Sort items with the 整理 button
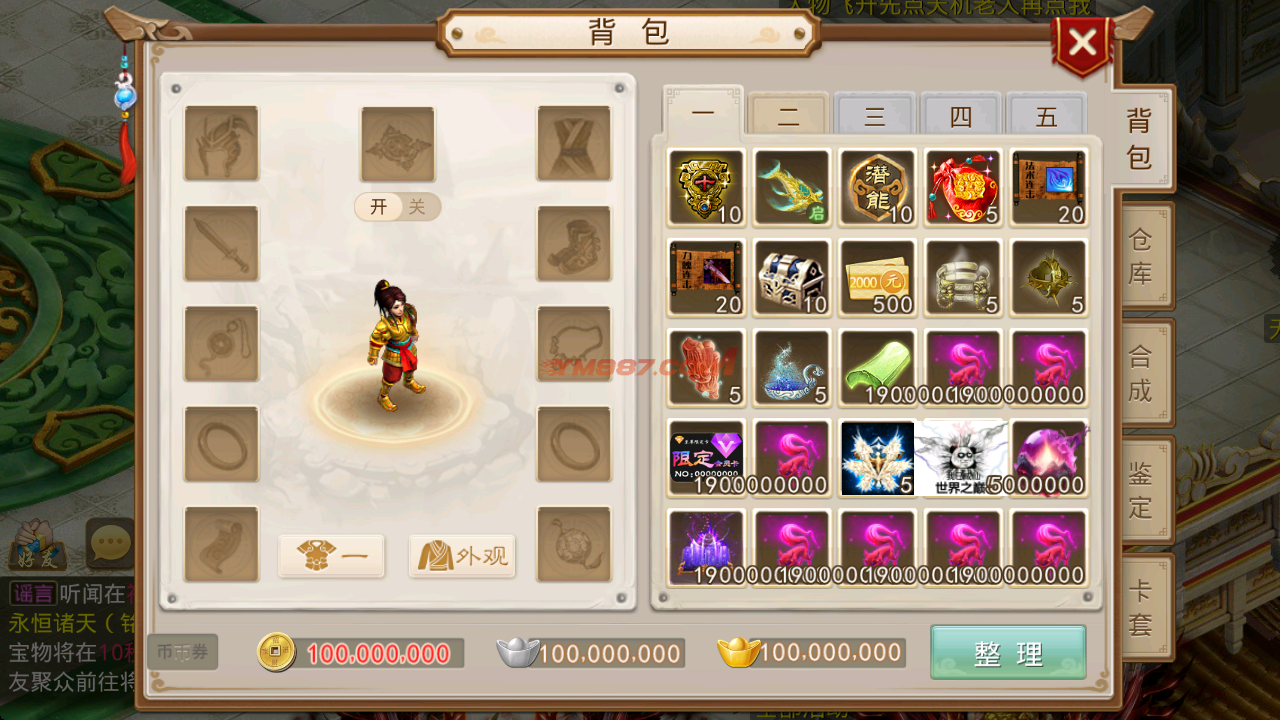 coord(1008,653)
